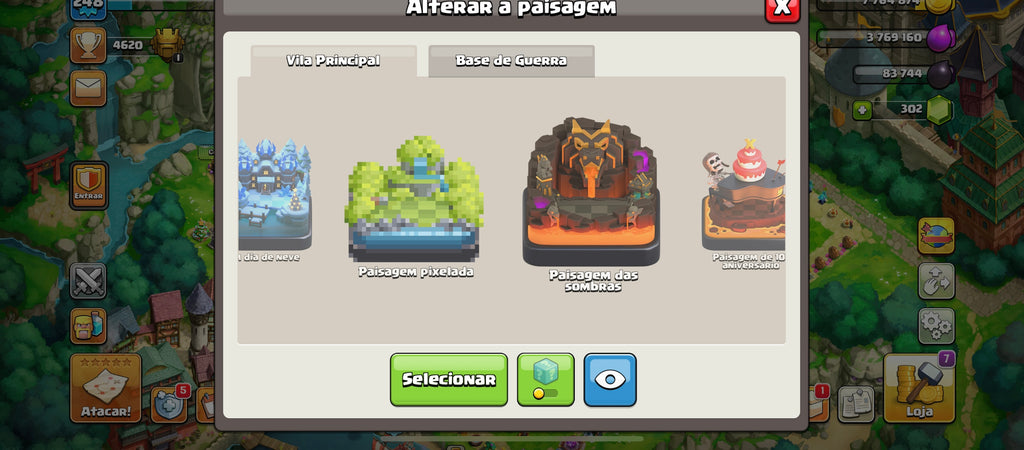Preview scenery with the blue eye button
Image resolution: width=1024 pixels, height=450 pixels.
click(610, 380)
